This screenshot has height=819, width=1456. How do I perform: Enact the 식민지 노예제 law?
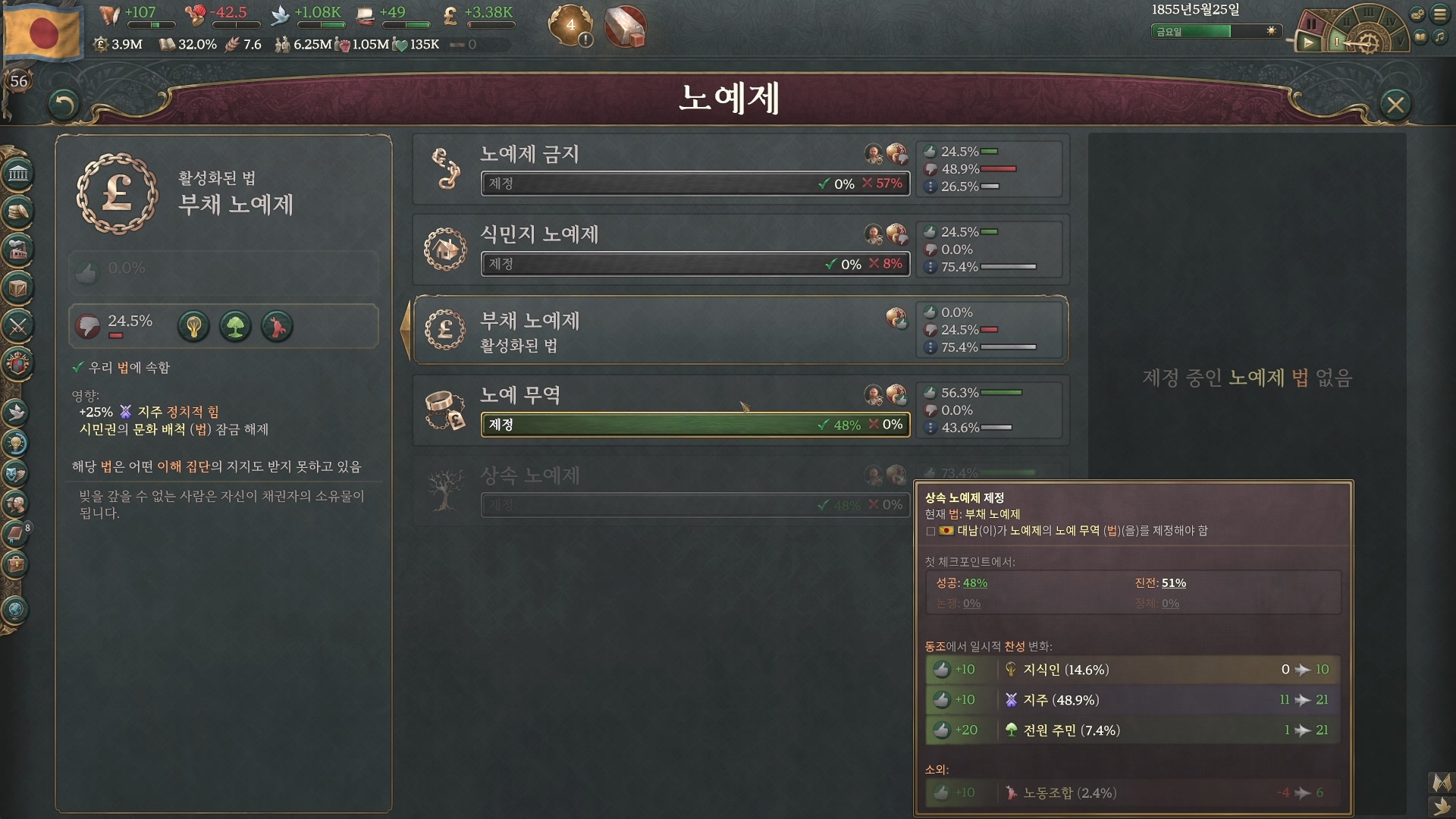pyautogui.click(x=695, y=264)
